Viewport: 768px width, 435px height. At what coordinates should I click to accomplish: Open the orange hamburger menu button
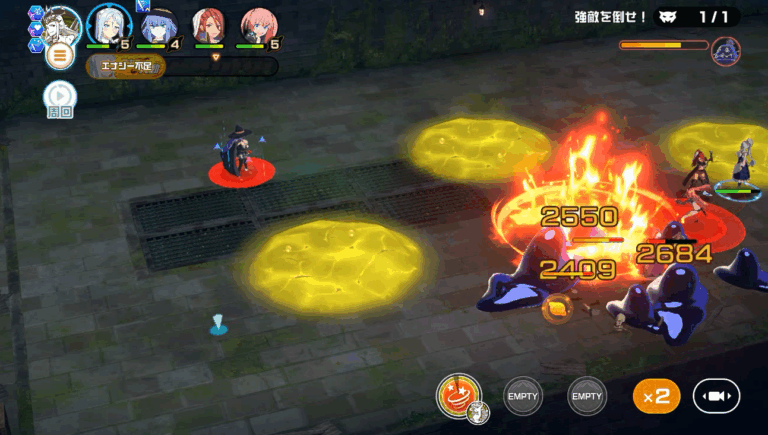pos(60,54)
